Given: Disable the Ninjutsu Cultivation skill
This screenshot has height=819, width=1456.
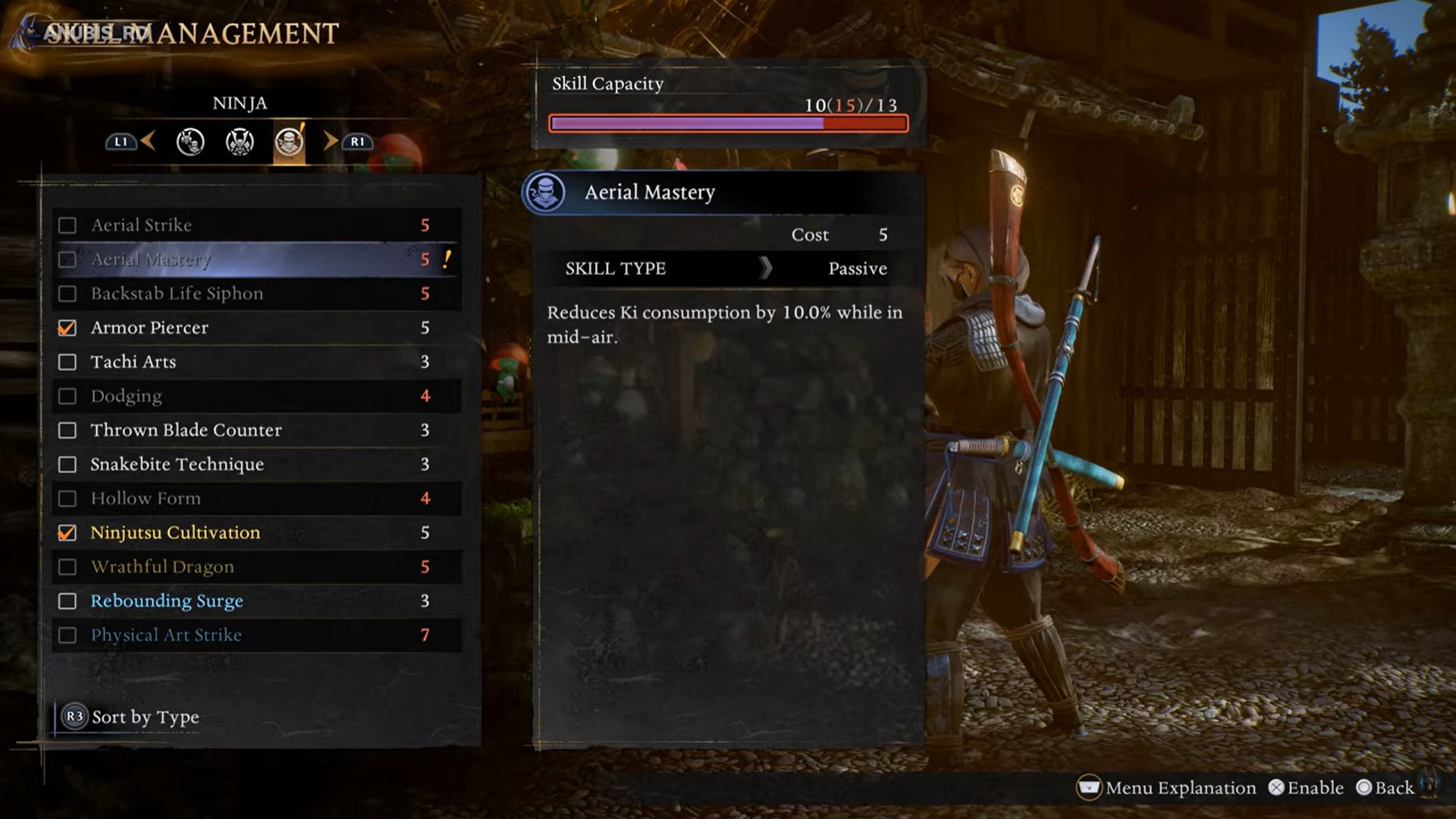Looking at the screenshot, I should pos(67,532).
